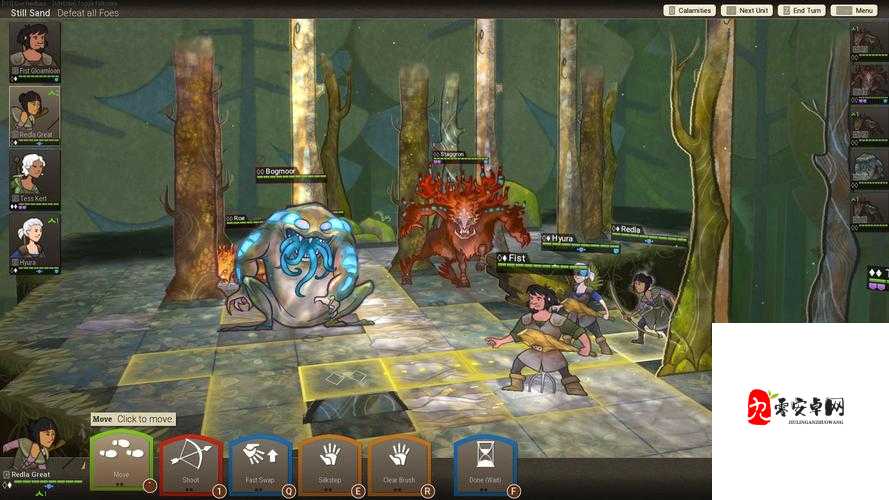The width and height of the screenshot is (889, 500).
Task: Use the Shoot bow ability
Action: click(x=190, y=461)
